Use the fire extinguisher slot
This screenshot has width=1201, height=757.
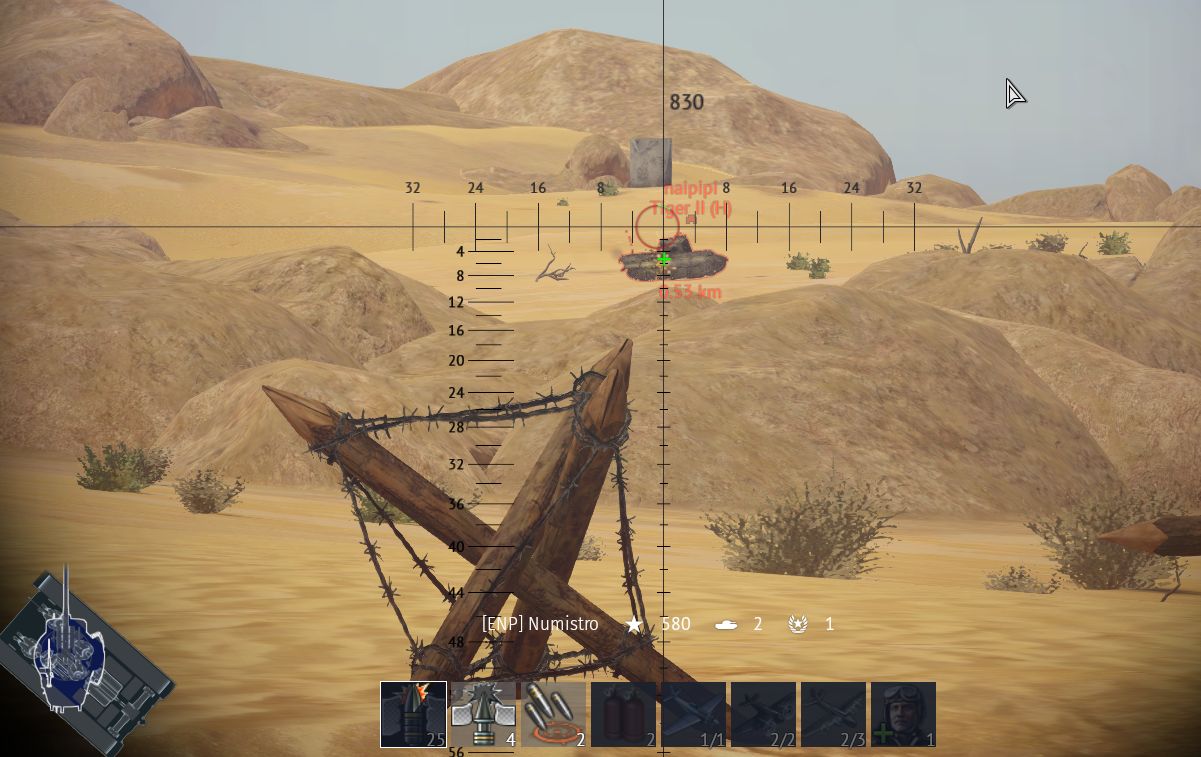click(623, 714)
